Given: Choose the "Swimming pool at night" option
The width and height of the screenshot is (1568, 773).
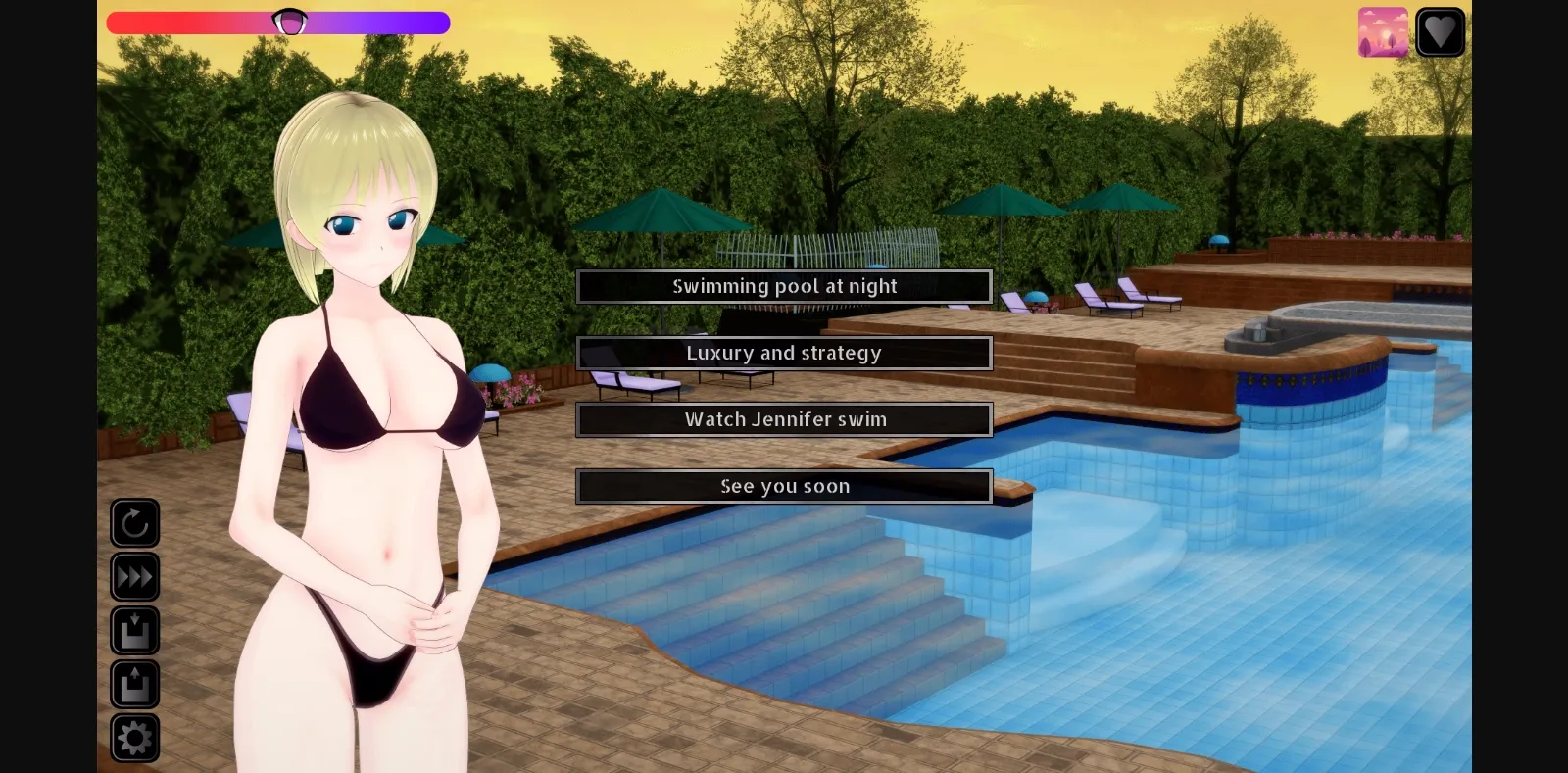Looking at the screenshot, I should 783,286.
